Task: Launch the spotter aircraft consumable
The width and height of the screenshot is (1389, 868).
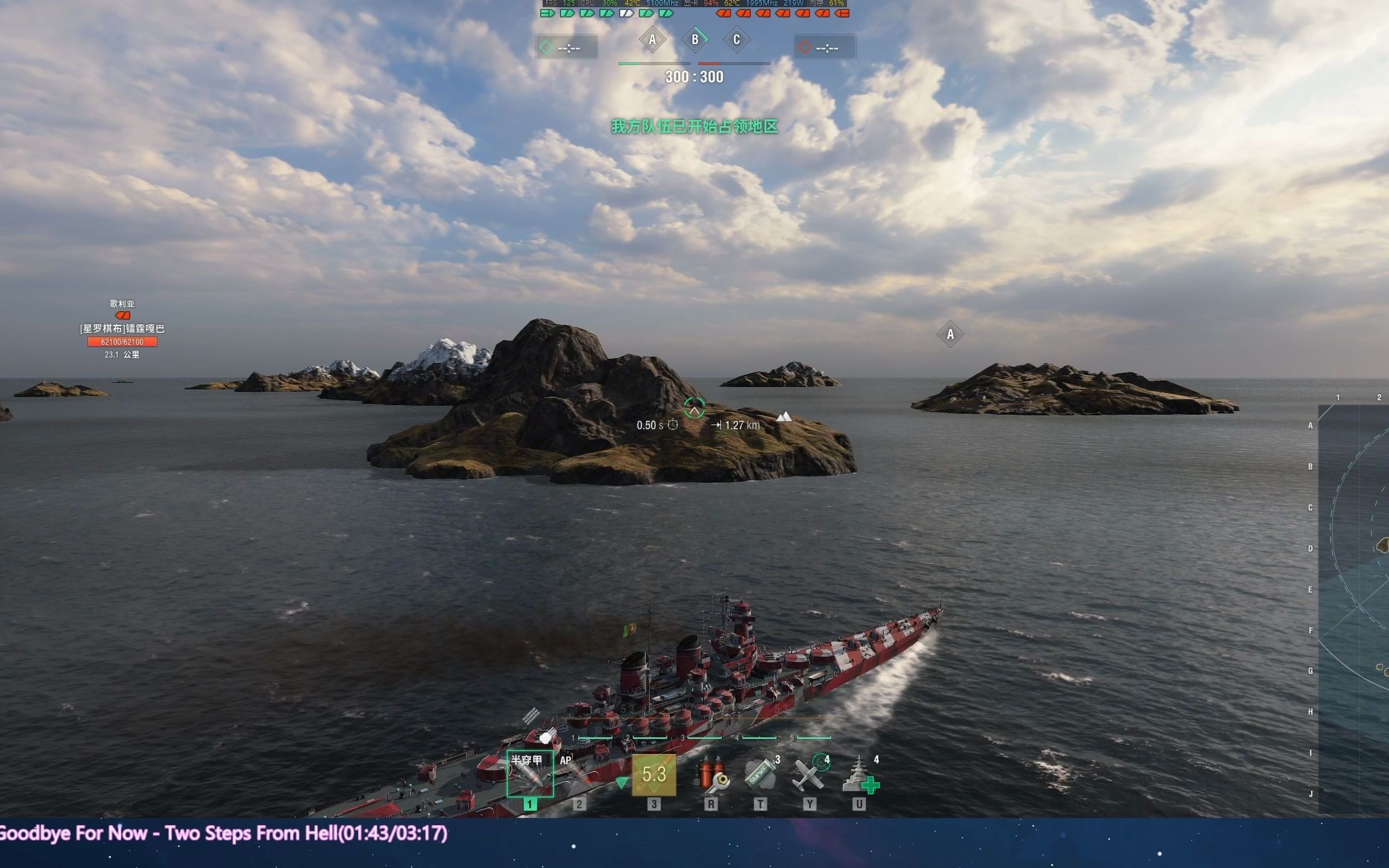Action: tap(810, 775)
